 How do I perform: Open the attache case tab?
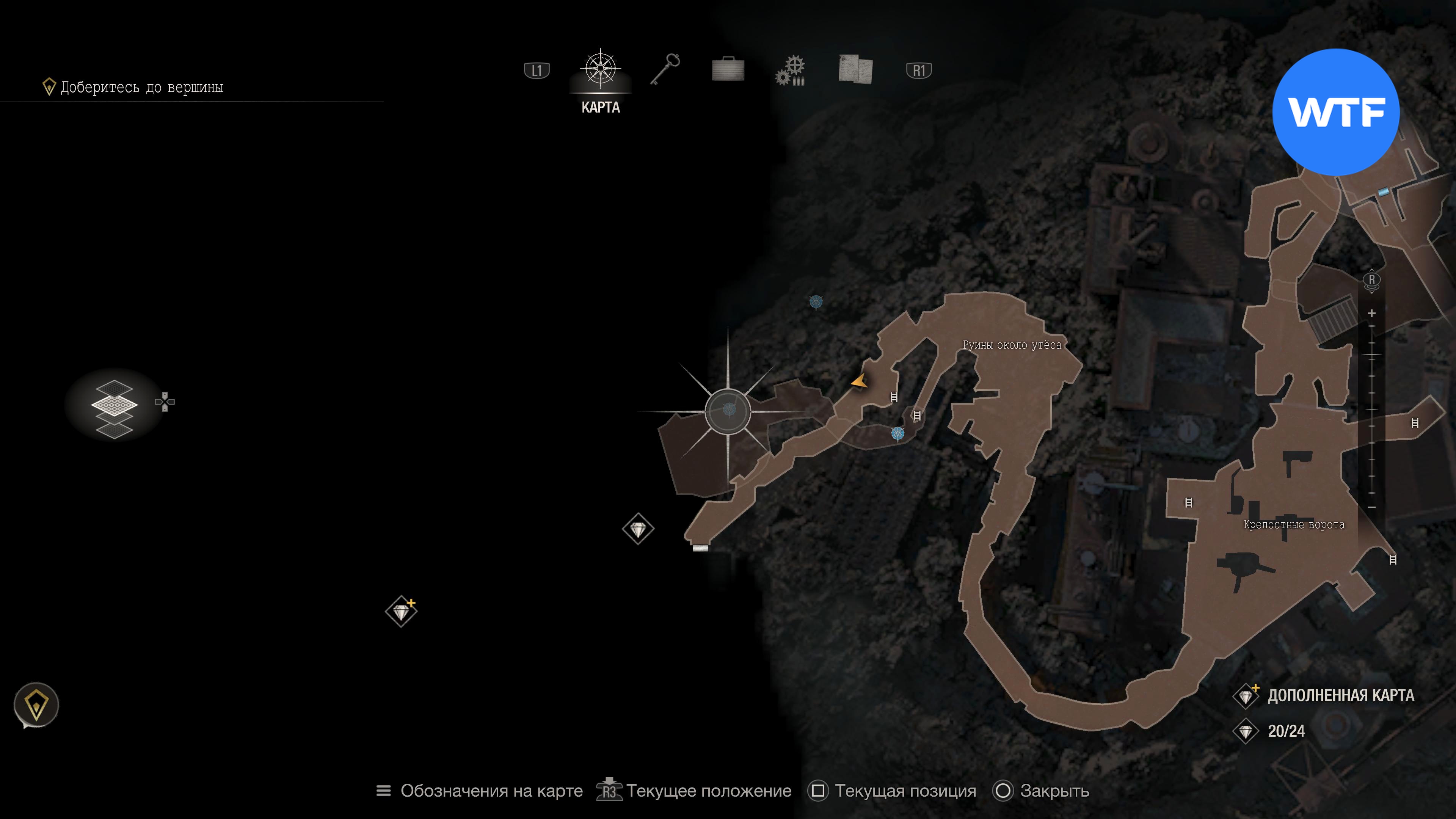(728, 69)
